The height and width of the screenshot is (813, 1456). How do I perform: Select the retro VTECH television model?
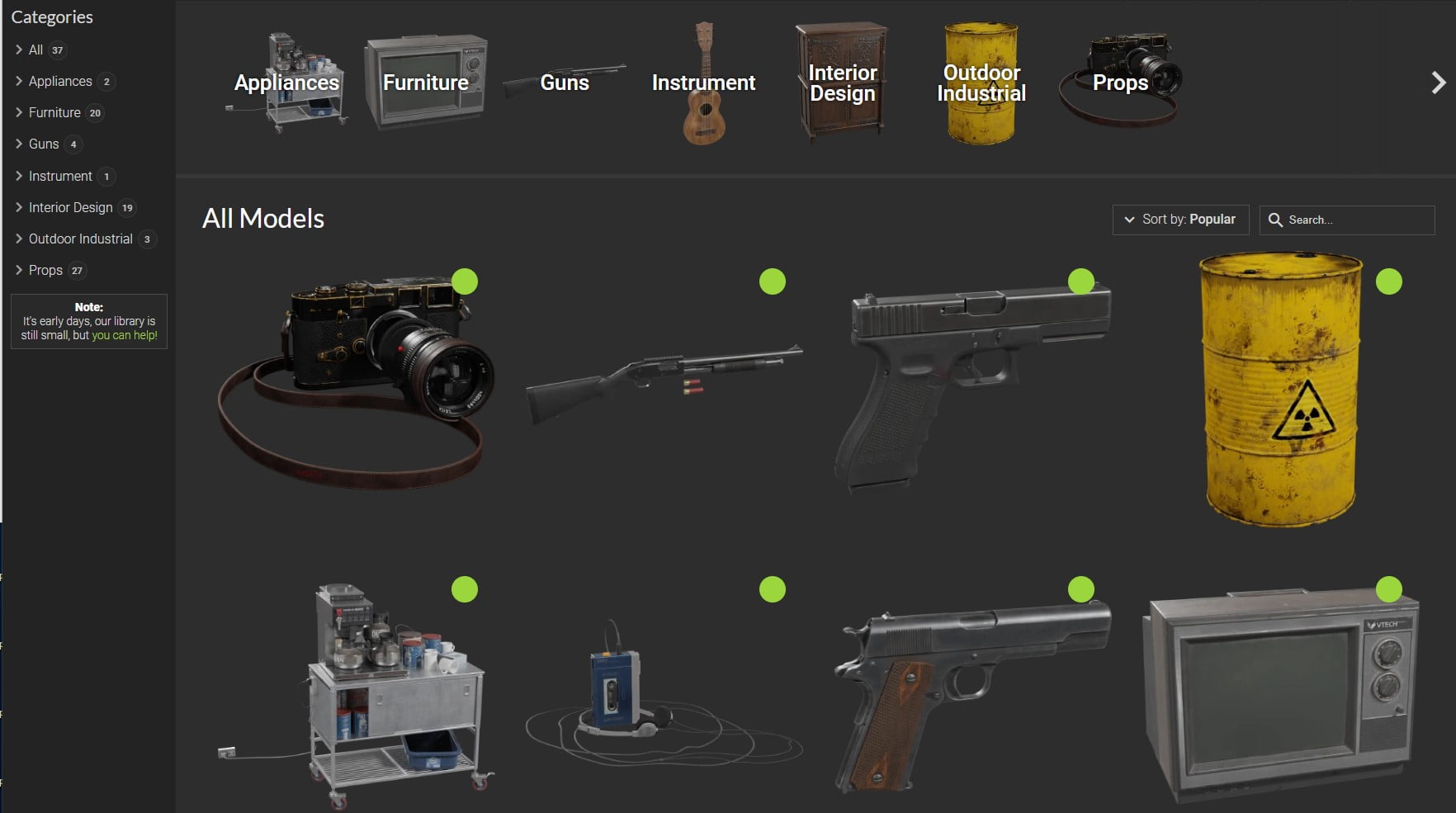click(x=1280, y=693)
